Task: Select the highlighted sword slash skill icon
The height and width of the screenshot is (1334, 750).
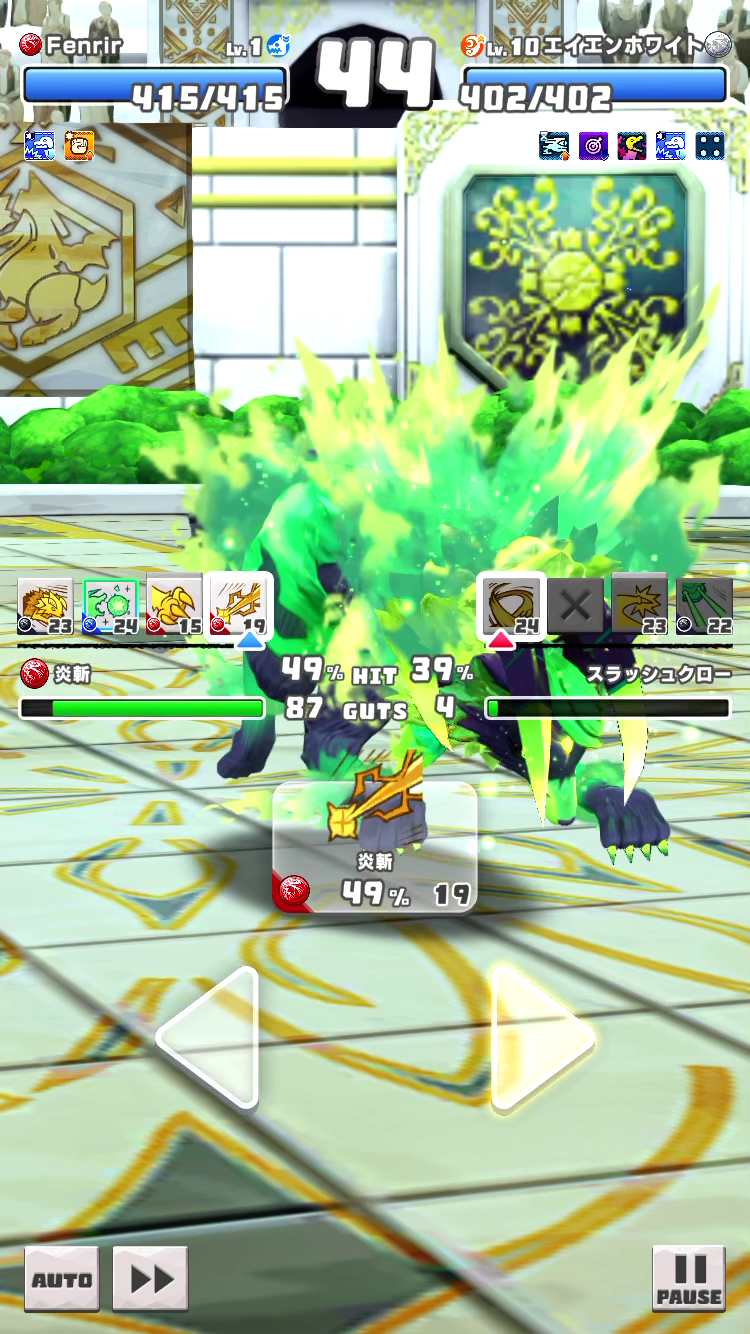Action: tap(238, 605)
